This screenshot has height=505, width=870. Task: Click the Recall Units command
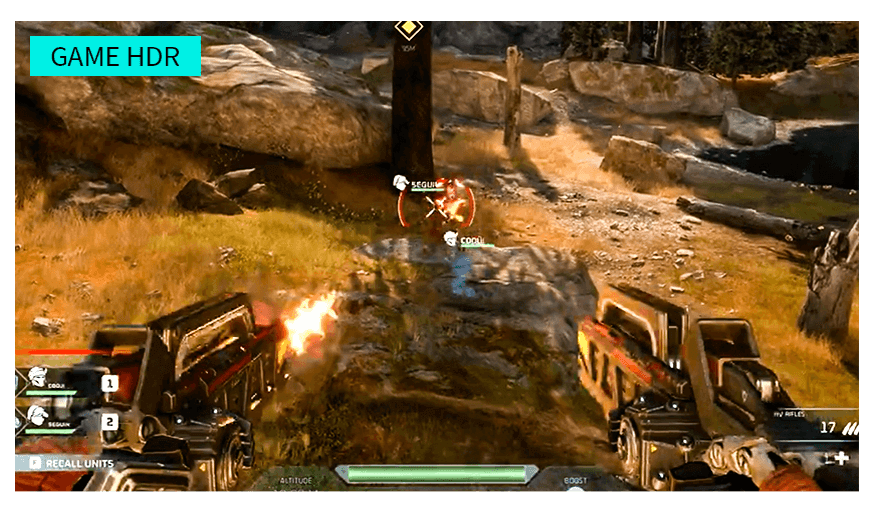(x=70, y=464)
